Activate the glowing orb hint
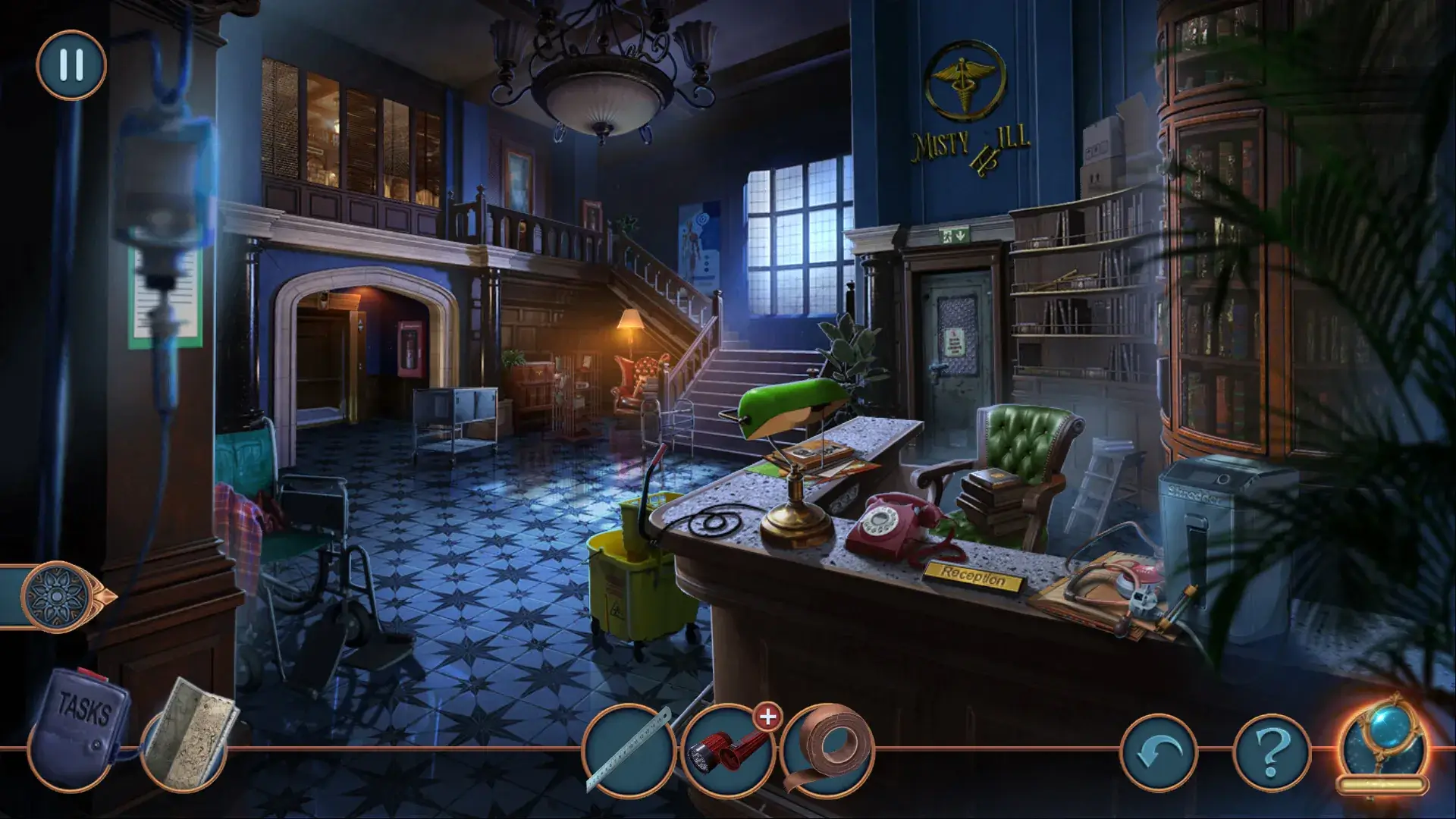The width and height of the screenshot is (1456, 819). [x=1381, y=743]
